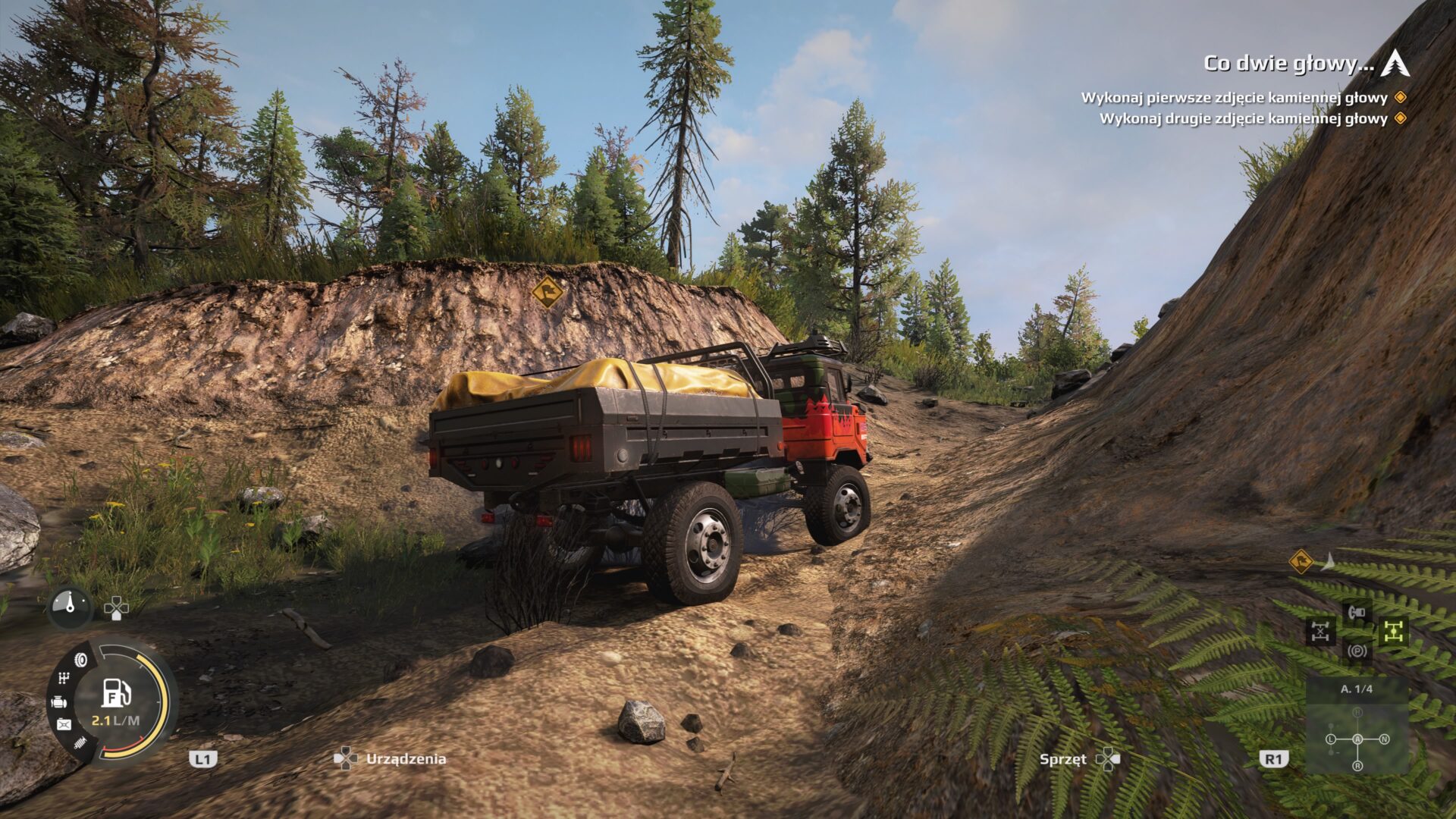Check the engine damage status icon
Viewport: 1456px width, 819px height.
pyautogui.click(x=59, y=703)
